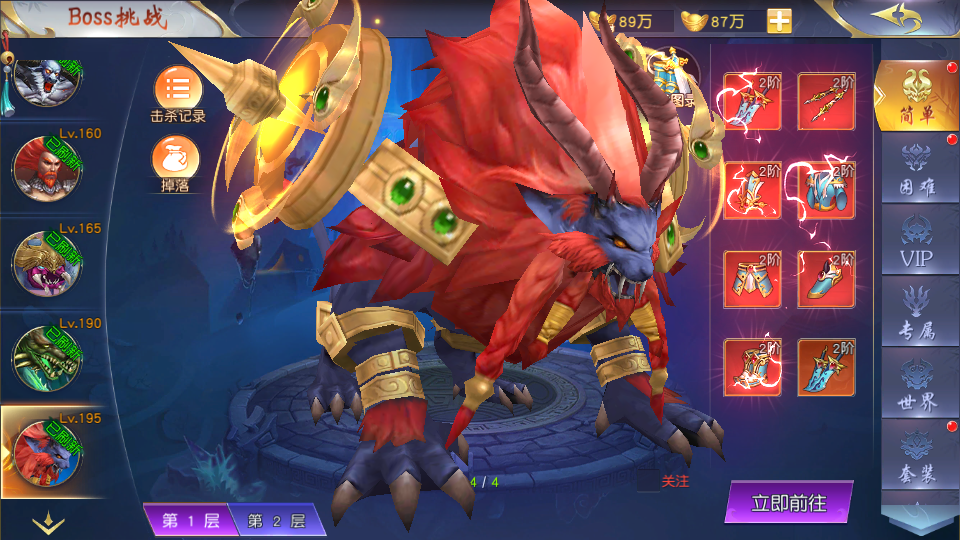Switch to 第2层 floor tab

(x=276, y=520)
